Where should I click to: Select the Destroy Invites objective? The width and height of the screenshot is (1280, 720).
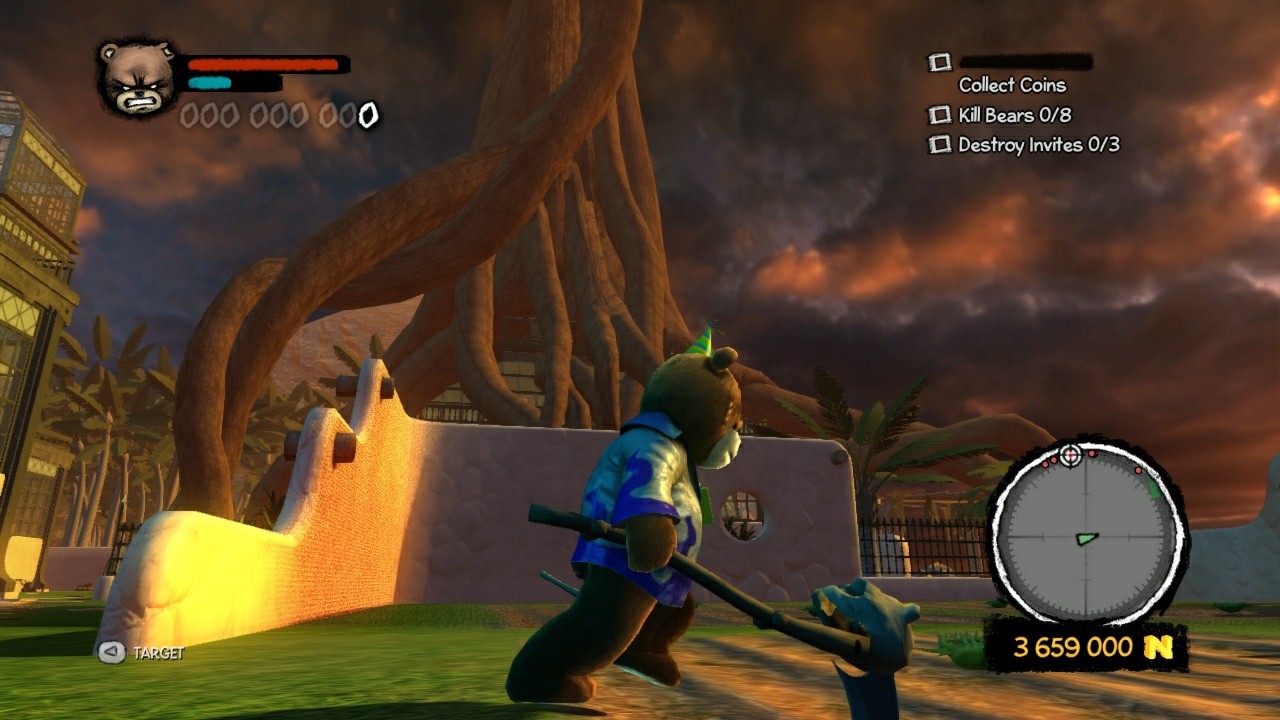[1038, 145]
